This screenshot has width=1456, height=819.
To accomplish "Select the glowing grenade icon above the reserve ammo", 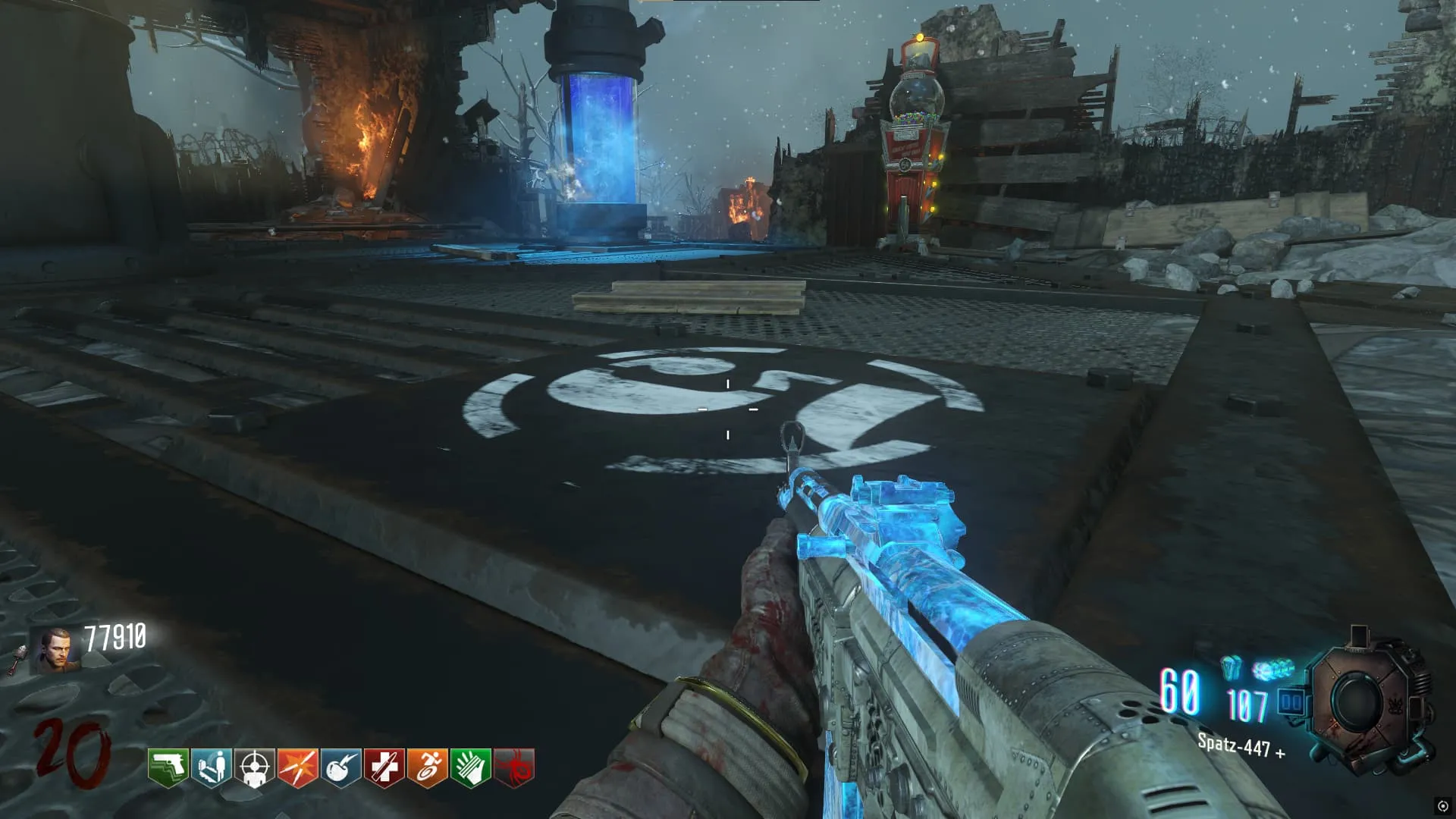I will [1232, 667].
